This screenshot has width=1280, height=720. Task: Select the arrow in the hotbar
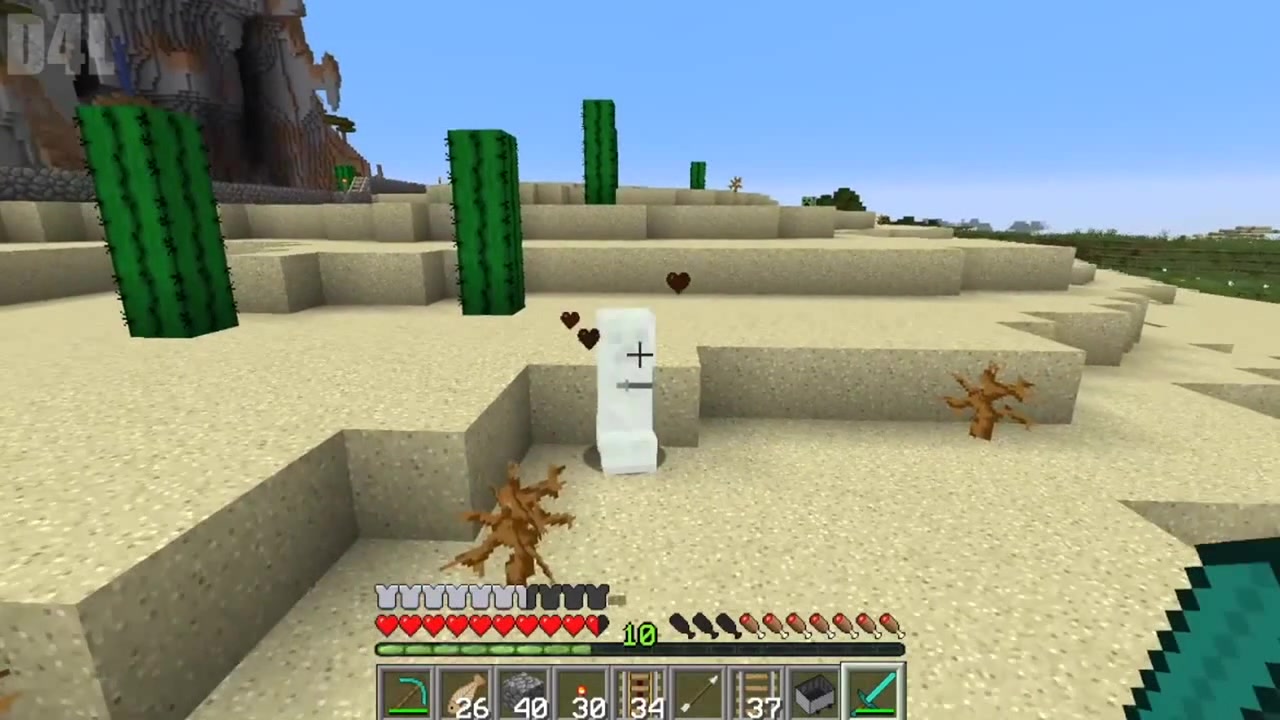coord(699,690)
